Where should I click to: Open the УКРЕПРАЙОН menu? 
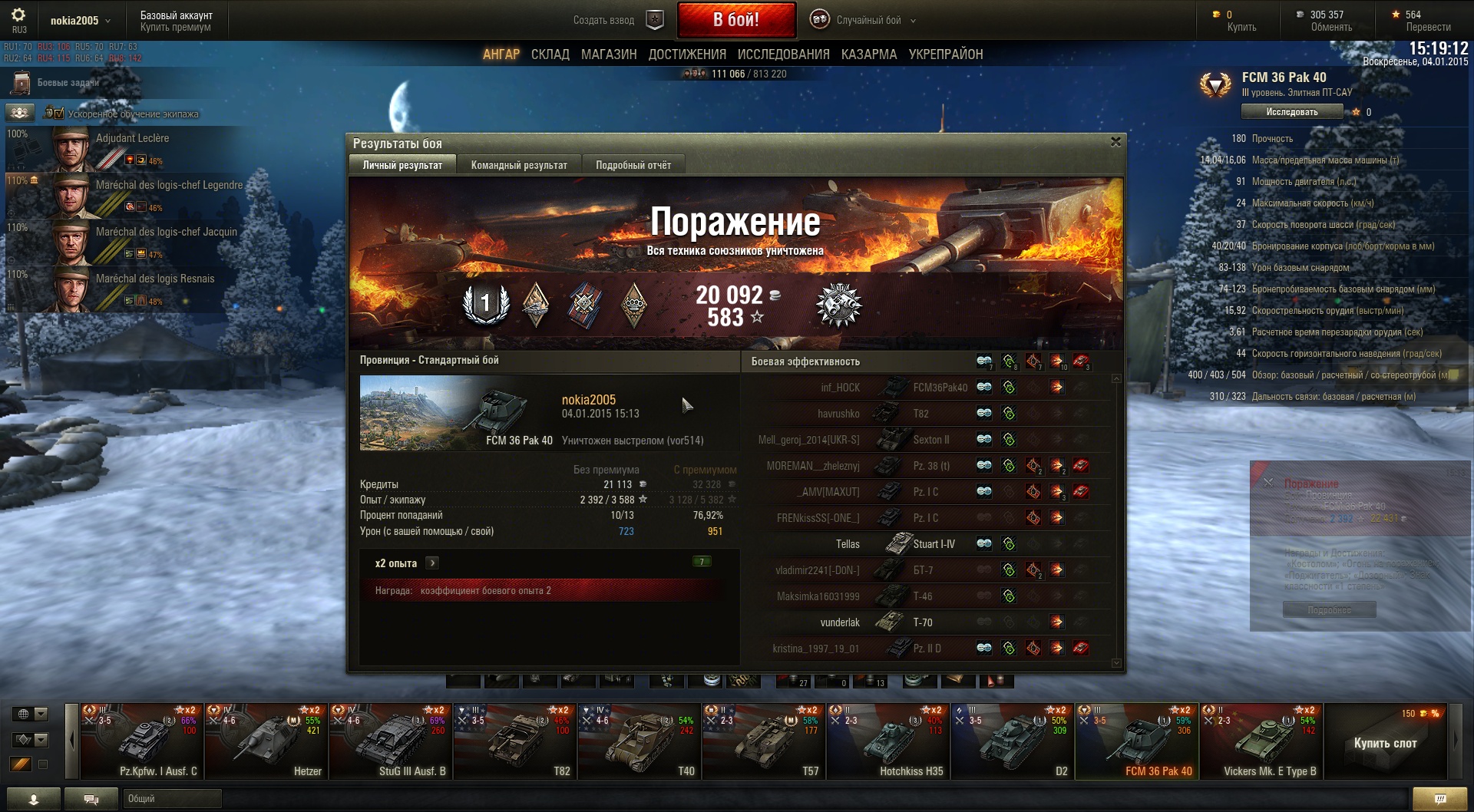click(945, 54)
